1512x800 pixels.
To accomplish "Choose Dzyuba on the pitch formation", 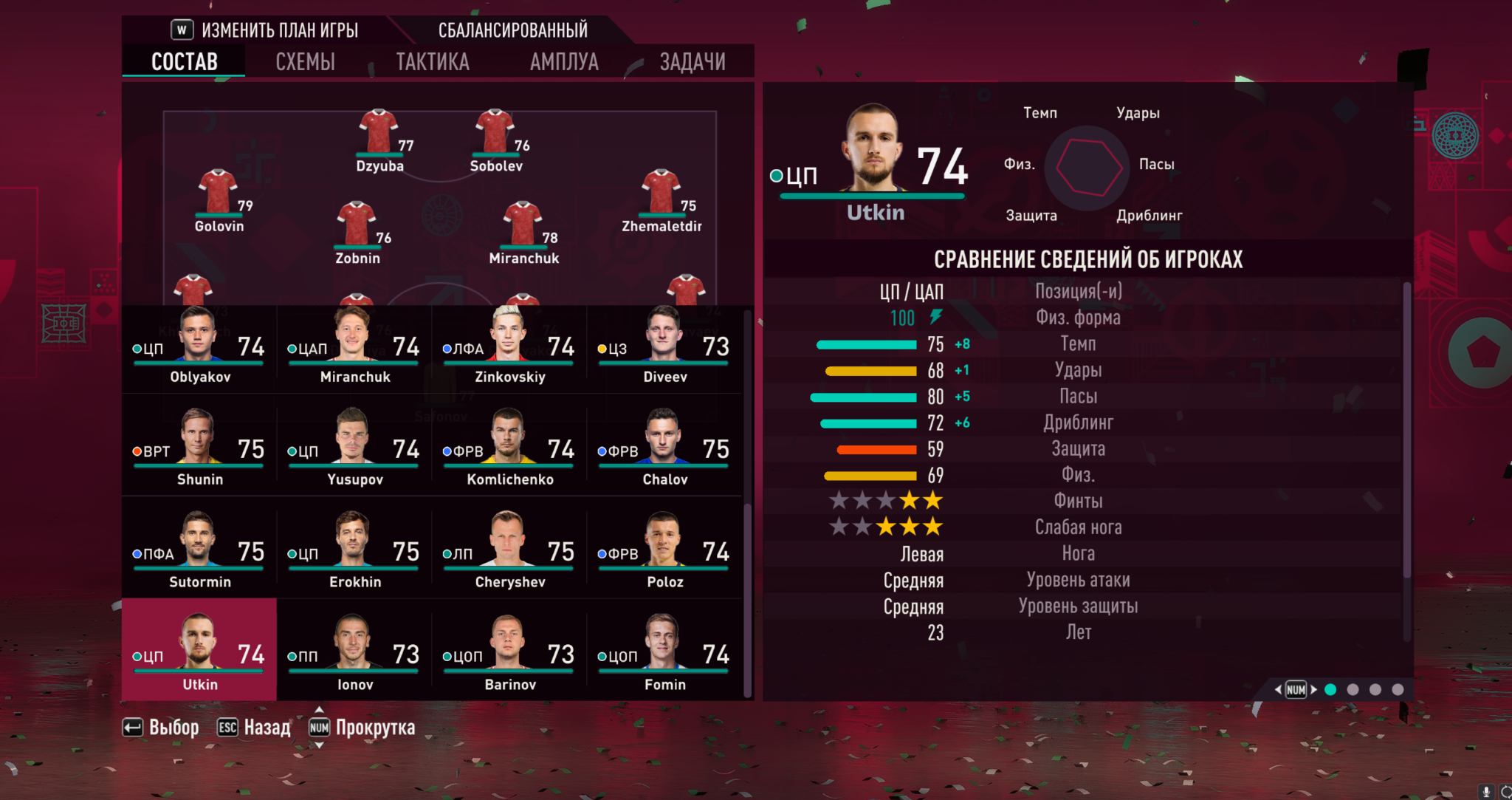I will tap(379, 140).
